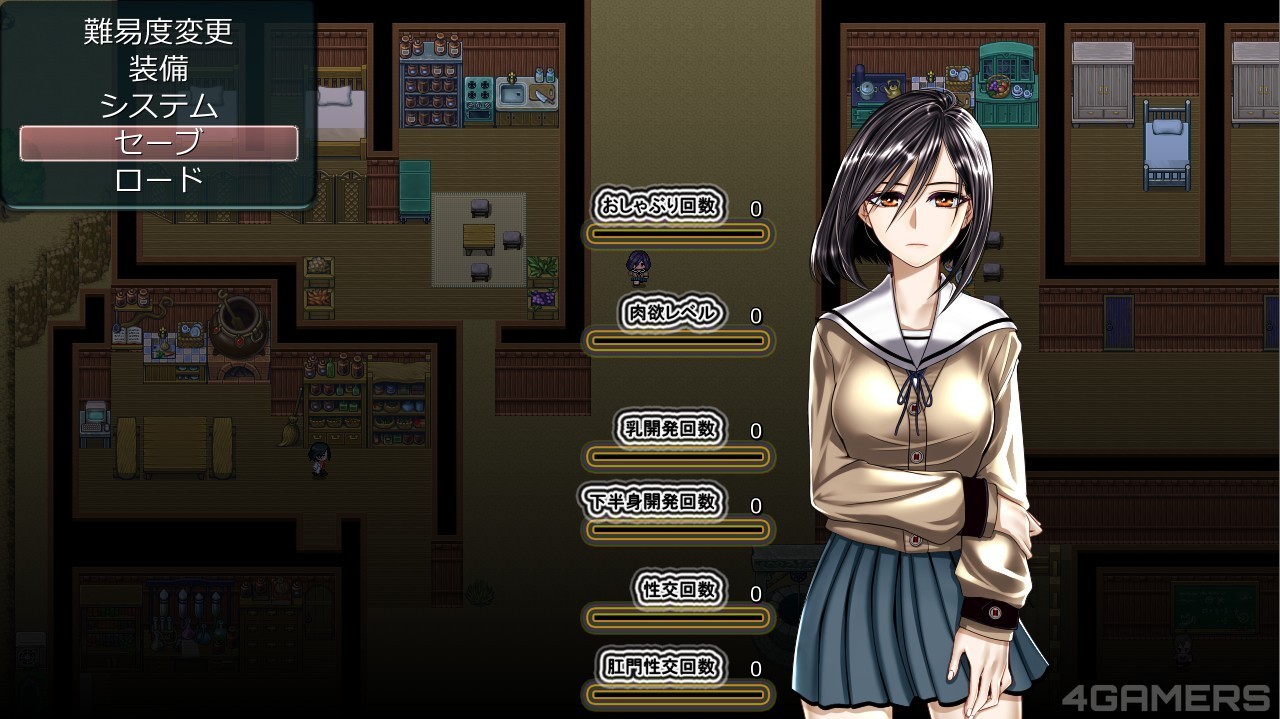Open the ロード load menu entry
This screenshot has height=719, width=1280.
pos(158,180)
